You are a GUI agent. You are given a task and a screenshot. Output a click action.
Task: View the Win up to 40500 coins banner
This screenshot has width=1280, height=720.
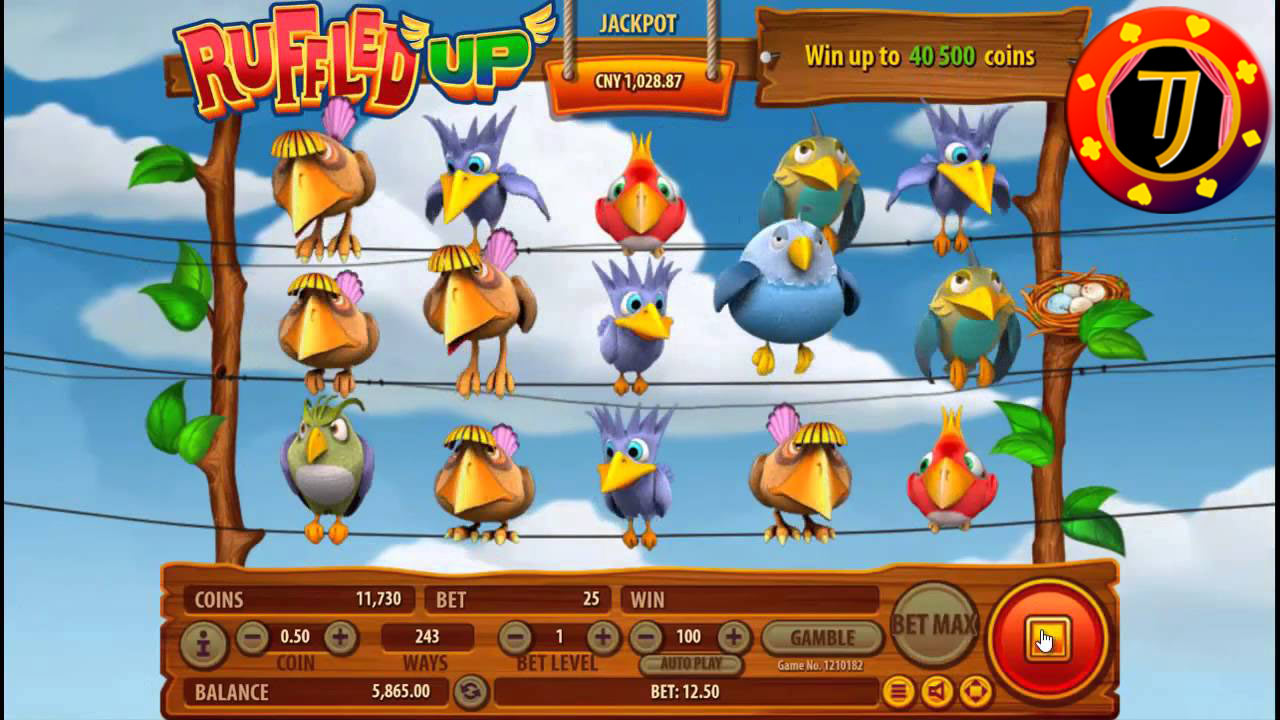coord(920,57)
